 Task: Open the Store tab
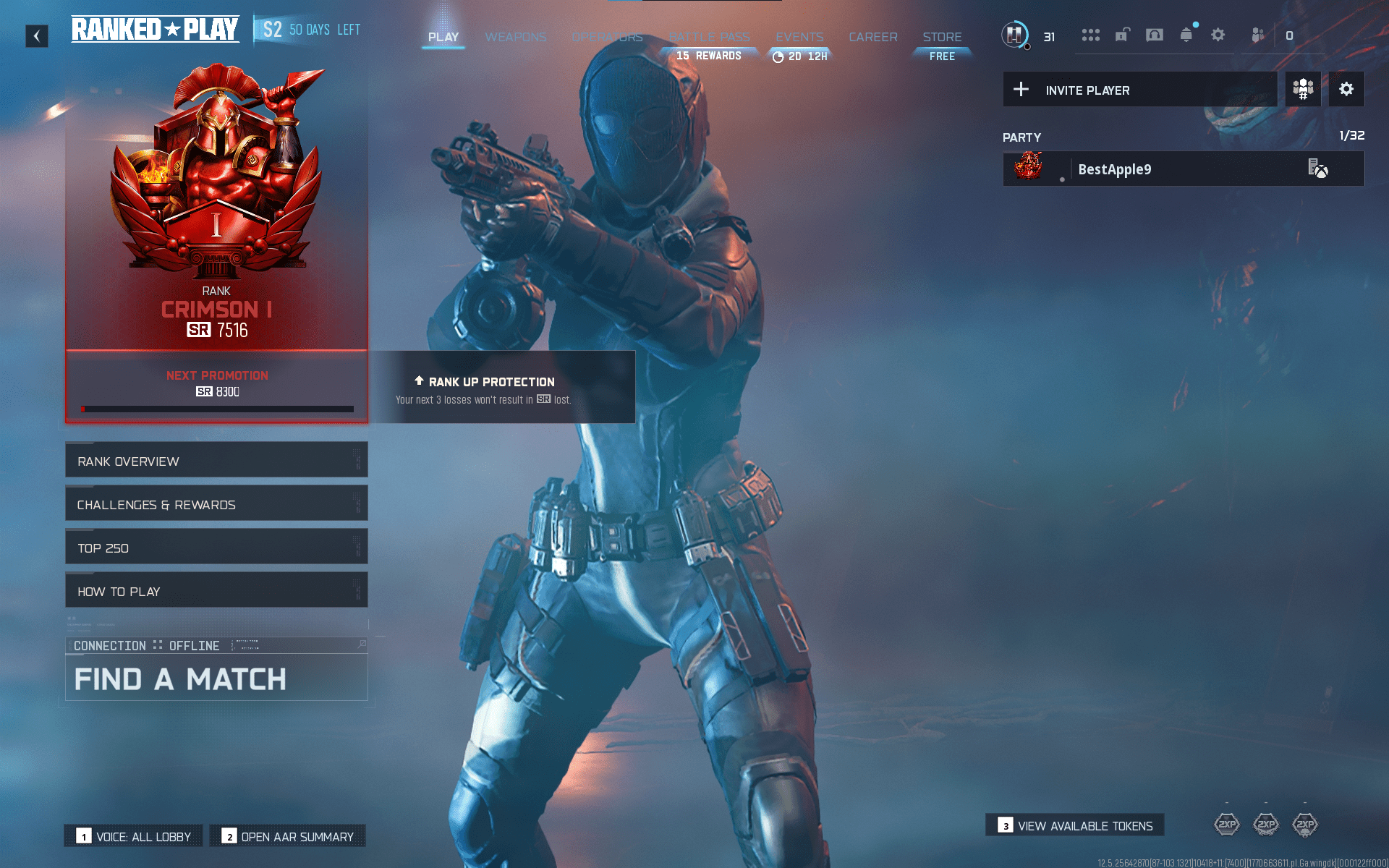click(942, 37)
